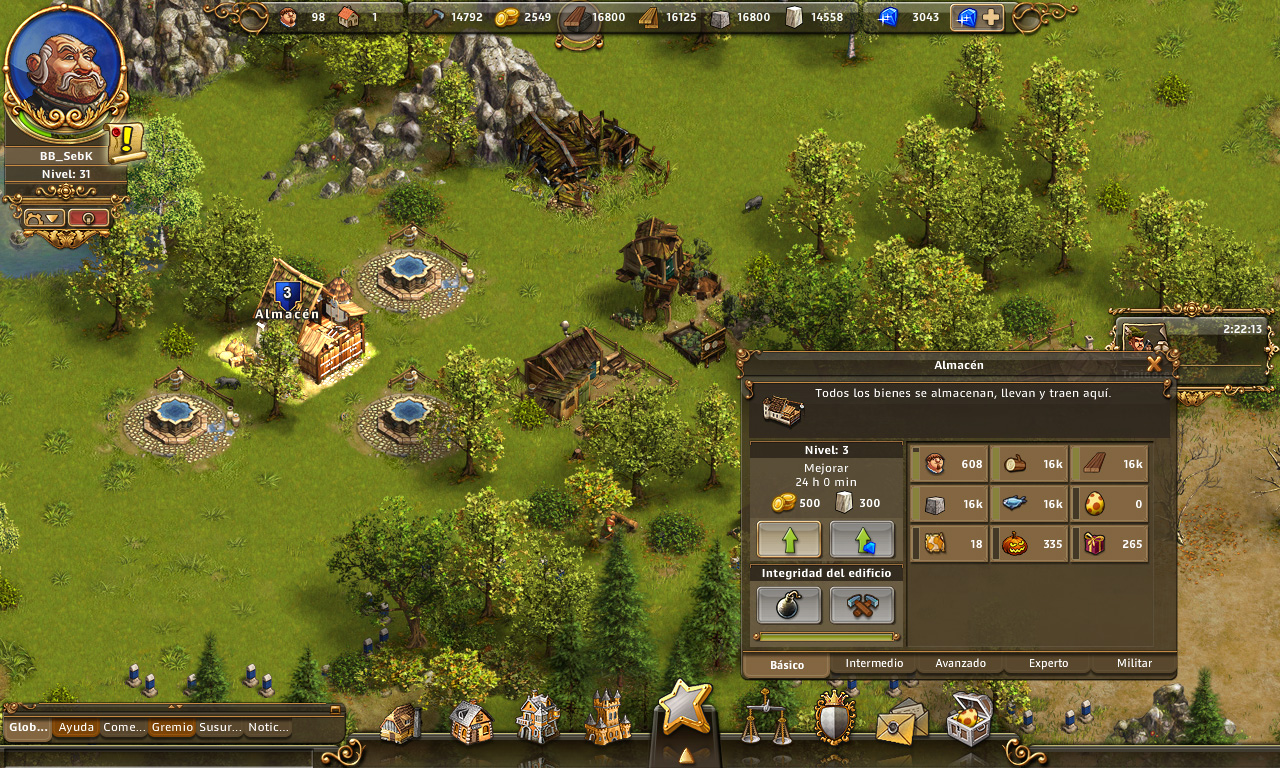Screen dimensions: 1280x768
Task: Select the Básico tab
Action: (787, 664)
